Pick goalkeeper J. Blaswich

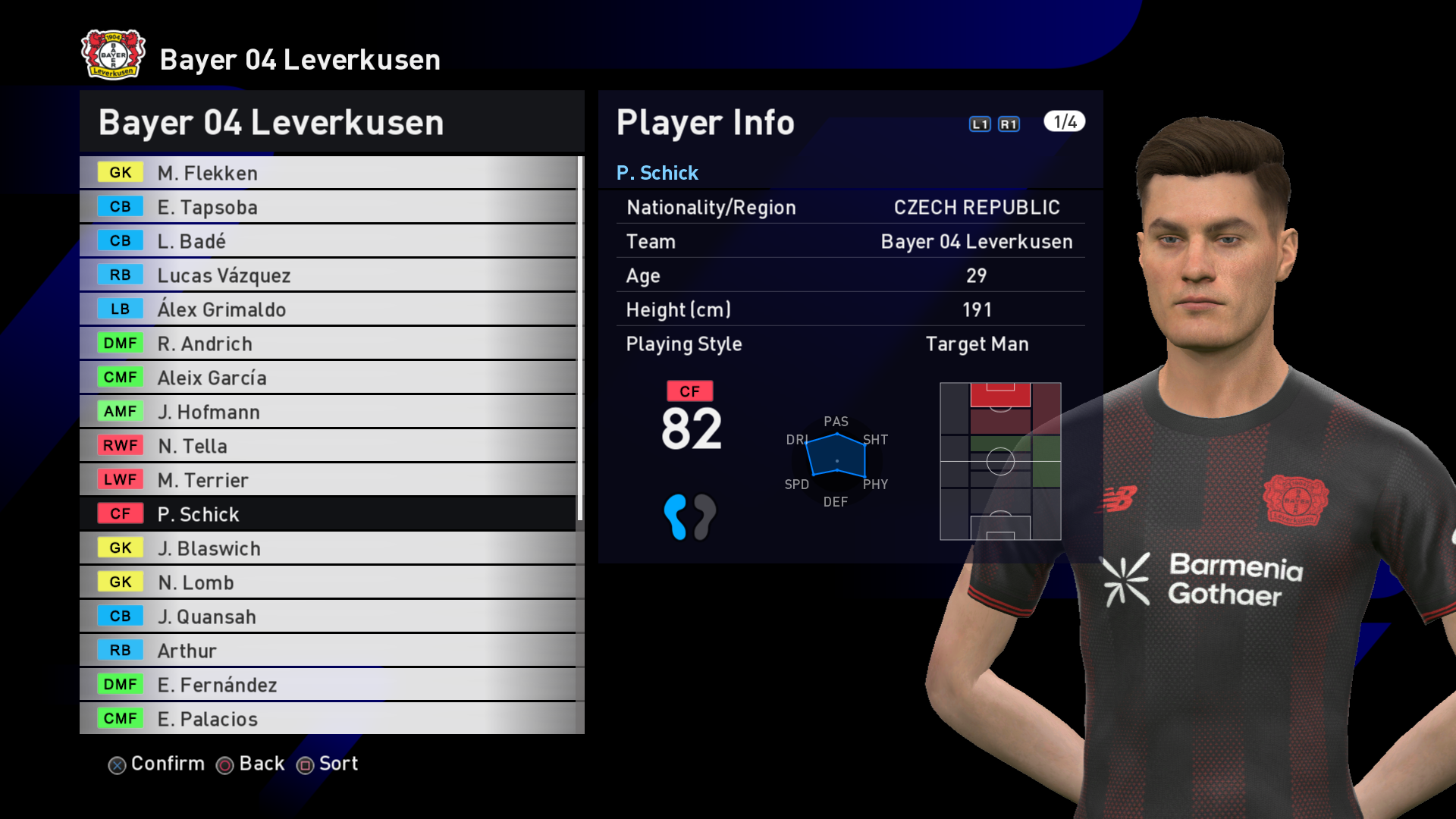pyautogui.click(x=328, y=548)
